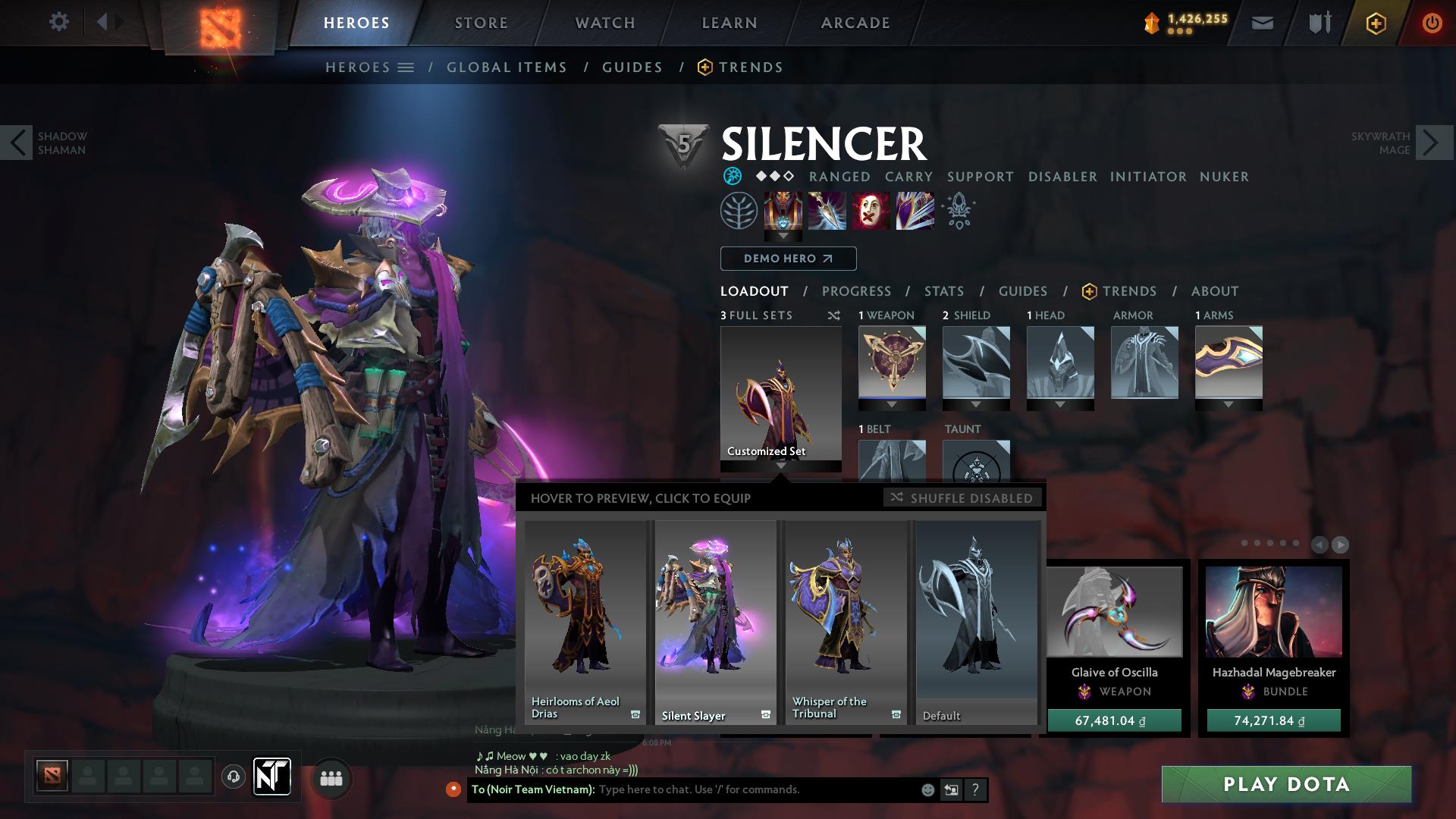
Task: Open the emoticon picker beside chat box
Action: coord(927,789)
